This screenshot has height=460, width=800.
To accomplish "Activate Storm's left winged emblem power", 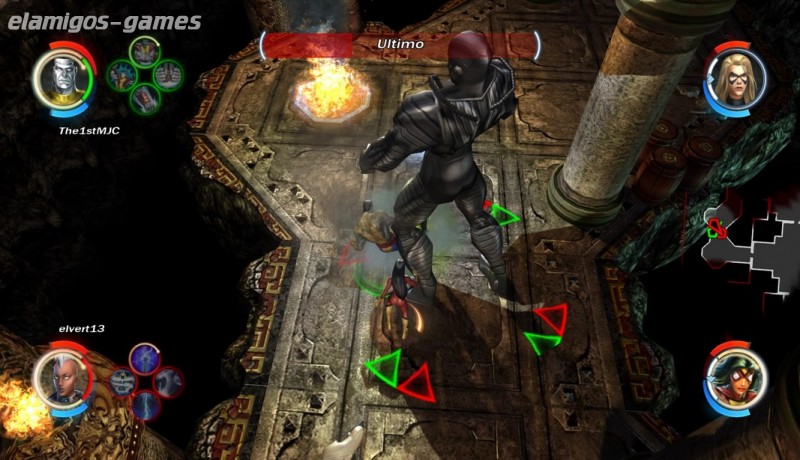I will click(x=123, y=381).
